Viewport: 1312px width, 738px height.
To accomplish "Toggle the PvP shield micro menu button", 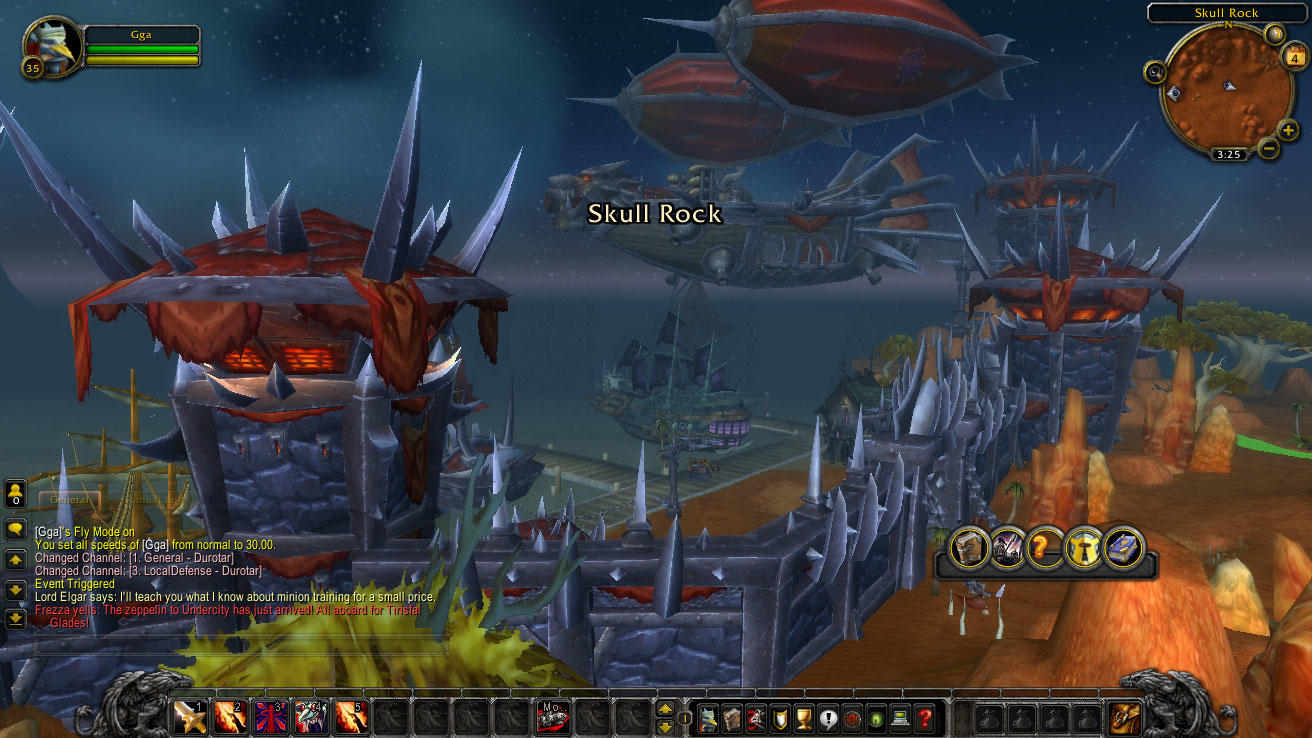I will [x=779, y=718].
